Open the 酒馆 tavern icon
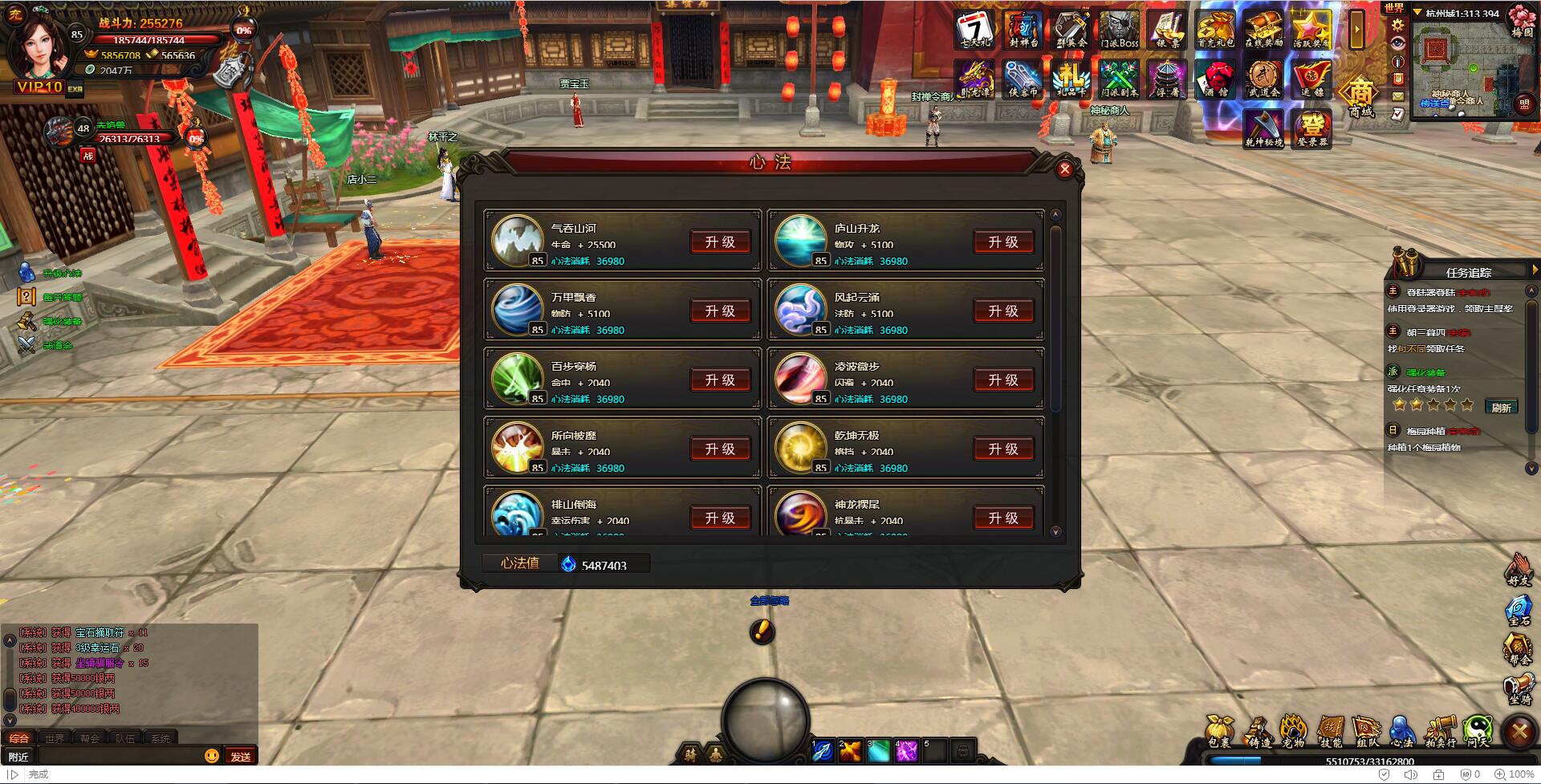1541x784 pixels. [x=1216, y=79]
